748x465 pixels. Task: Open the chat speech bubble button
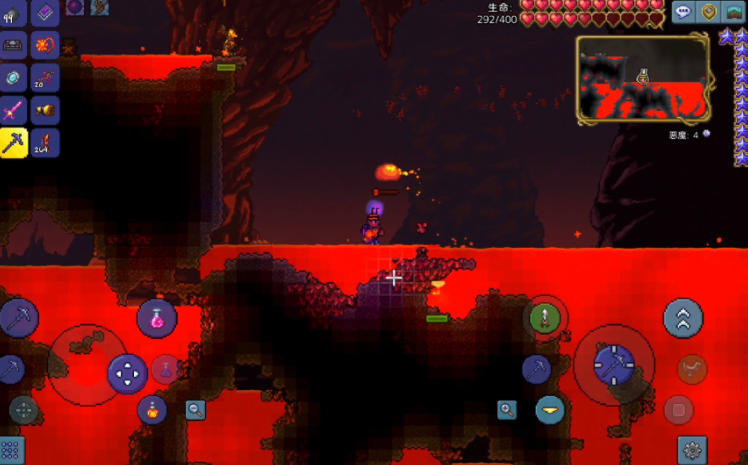pos(683,13)
